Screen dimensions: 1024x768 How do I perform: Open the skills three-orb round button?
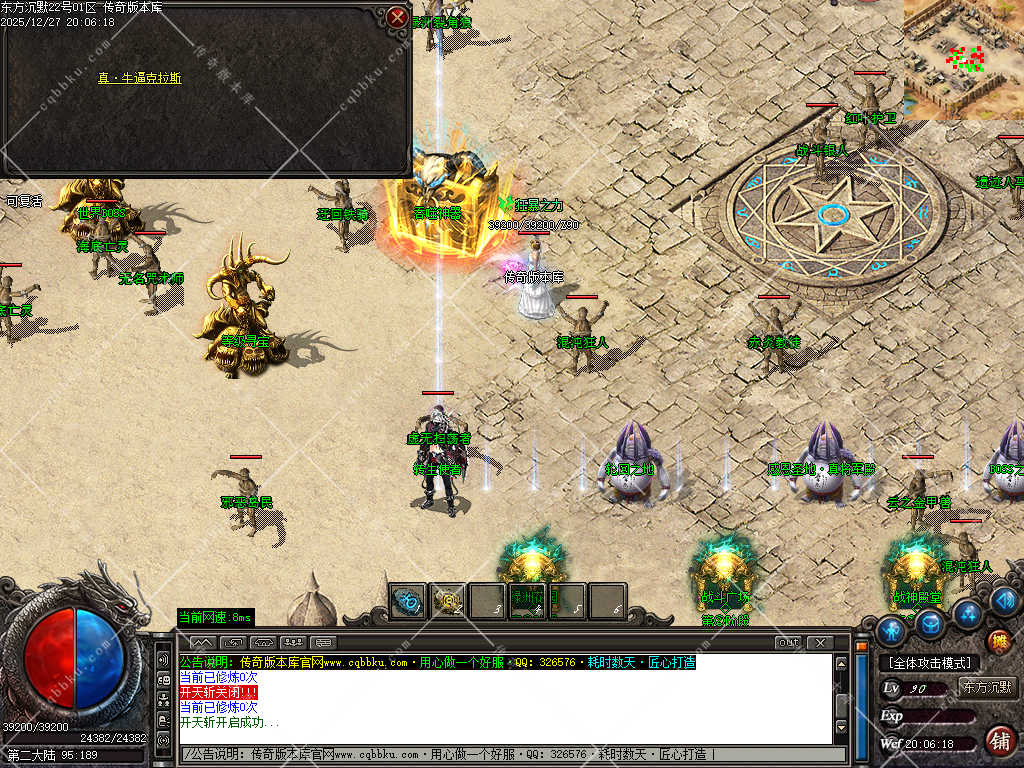pyautogui.click(x=967, y=613)
